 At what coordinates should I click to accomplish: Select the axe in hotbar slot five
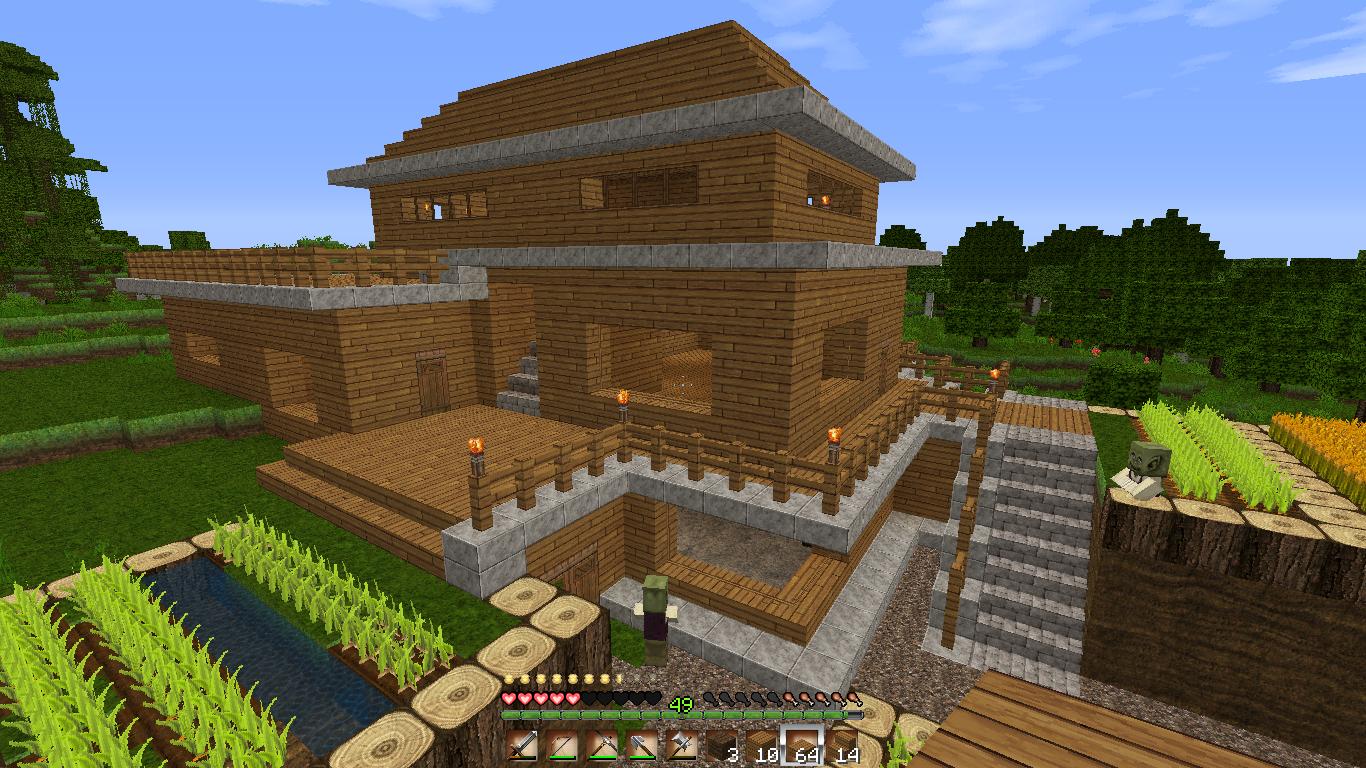click(680, 745)
